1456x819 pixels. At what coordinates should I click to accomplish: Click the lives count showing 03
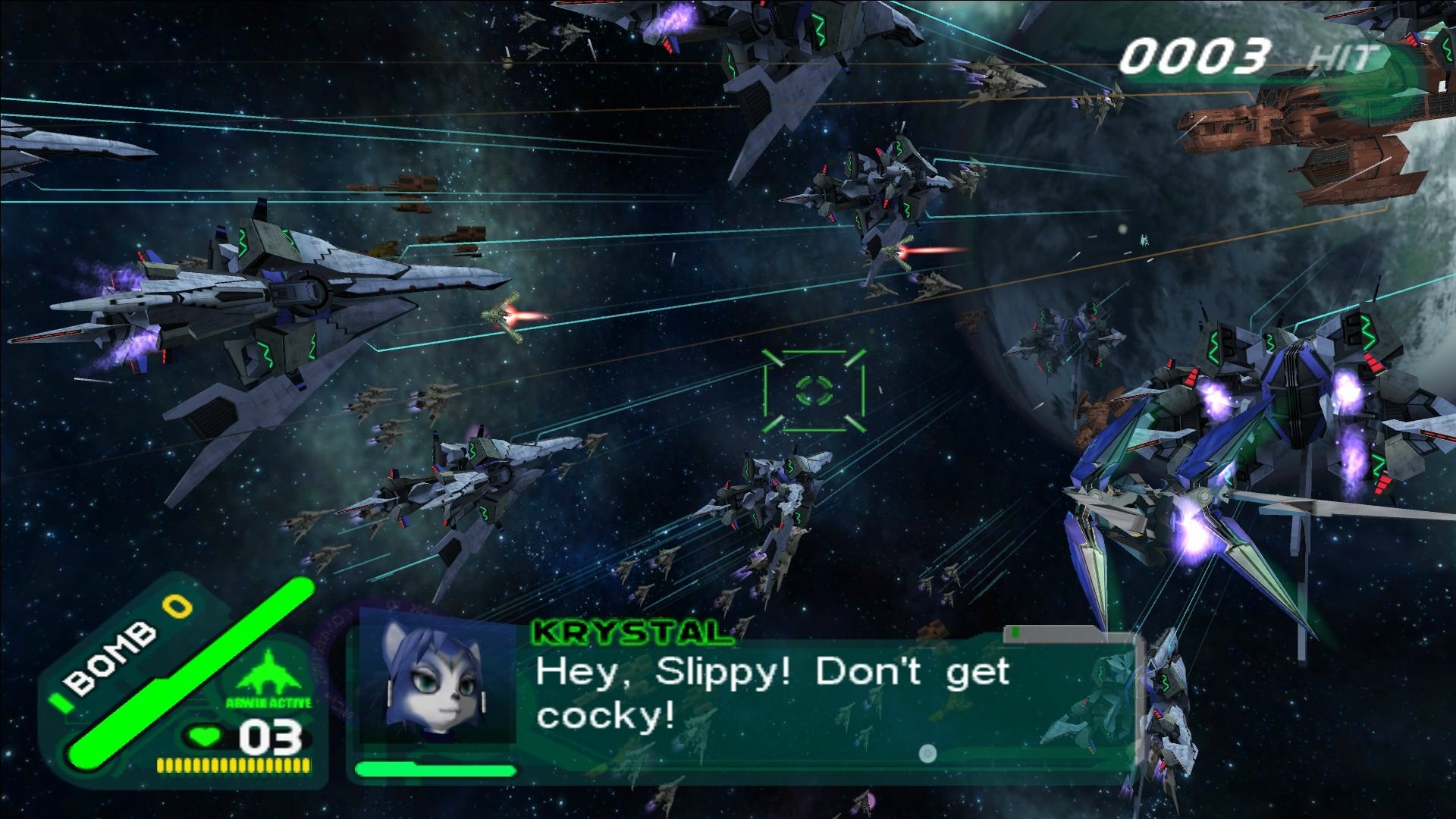click(269, 736)
